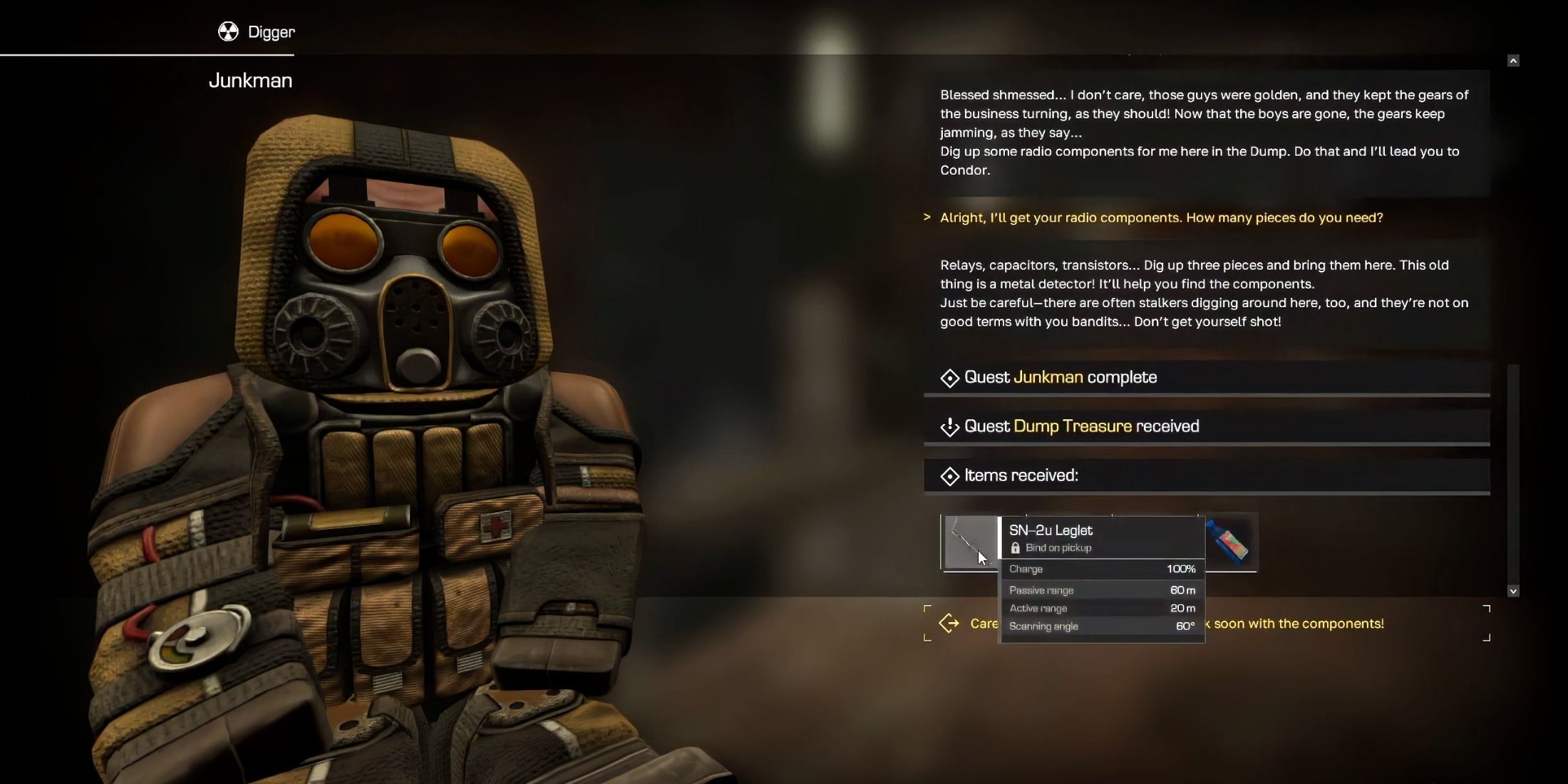Click the dialogue scrollbar's down arrow
1568x784 pixels.
point(1513,591)
